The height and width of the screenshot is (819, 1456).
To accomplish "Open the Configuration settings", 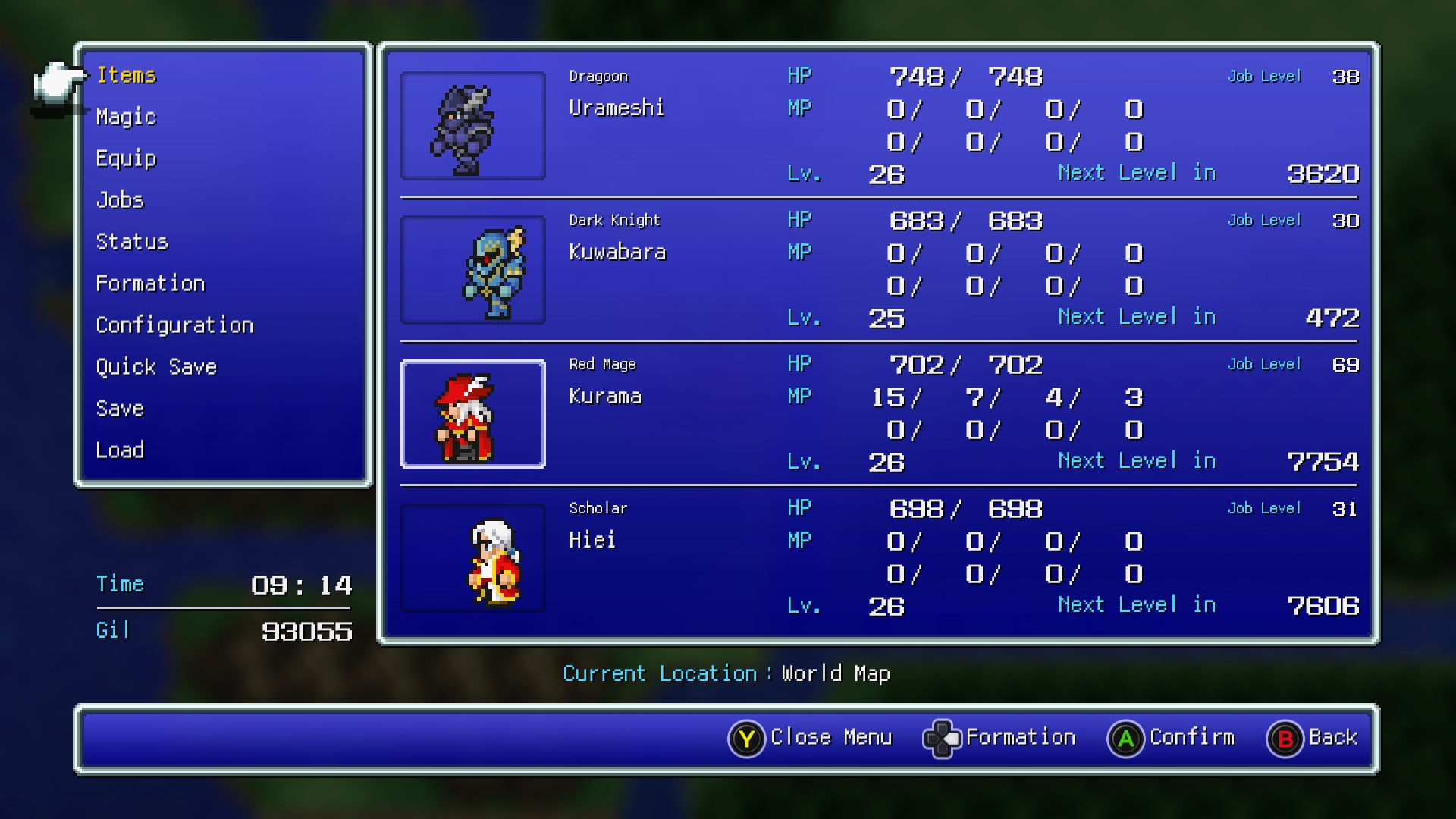I will pos(174,325).
